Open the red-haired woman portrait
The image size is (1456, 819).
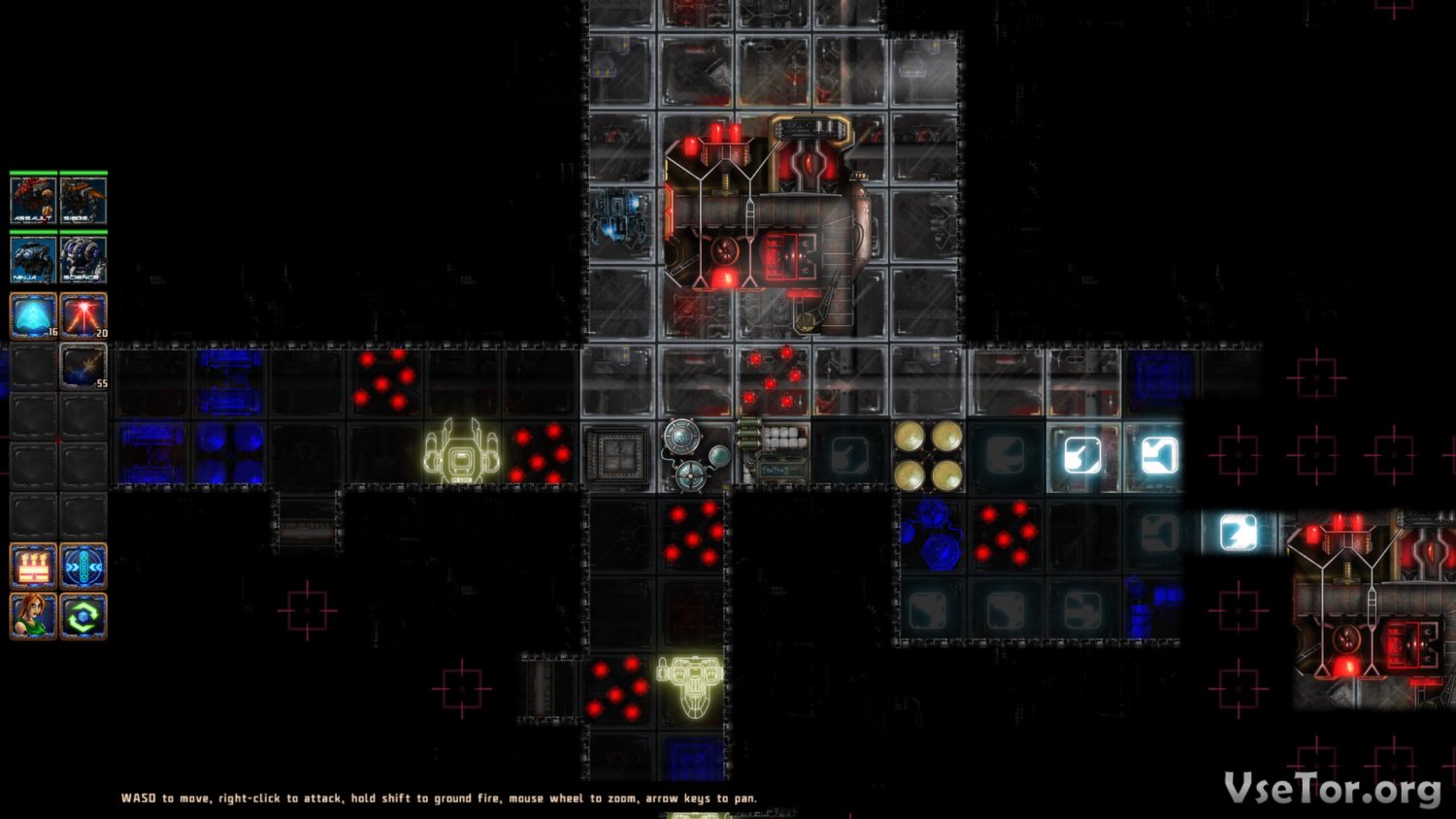coord(33,615)
